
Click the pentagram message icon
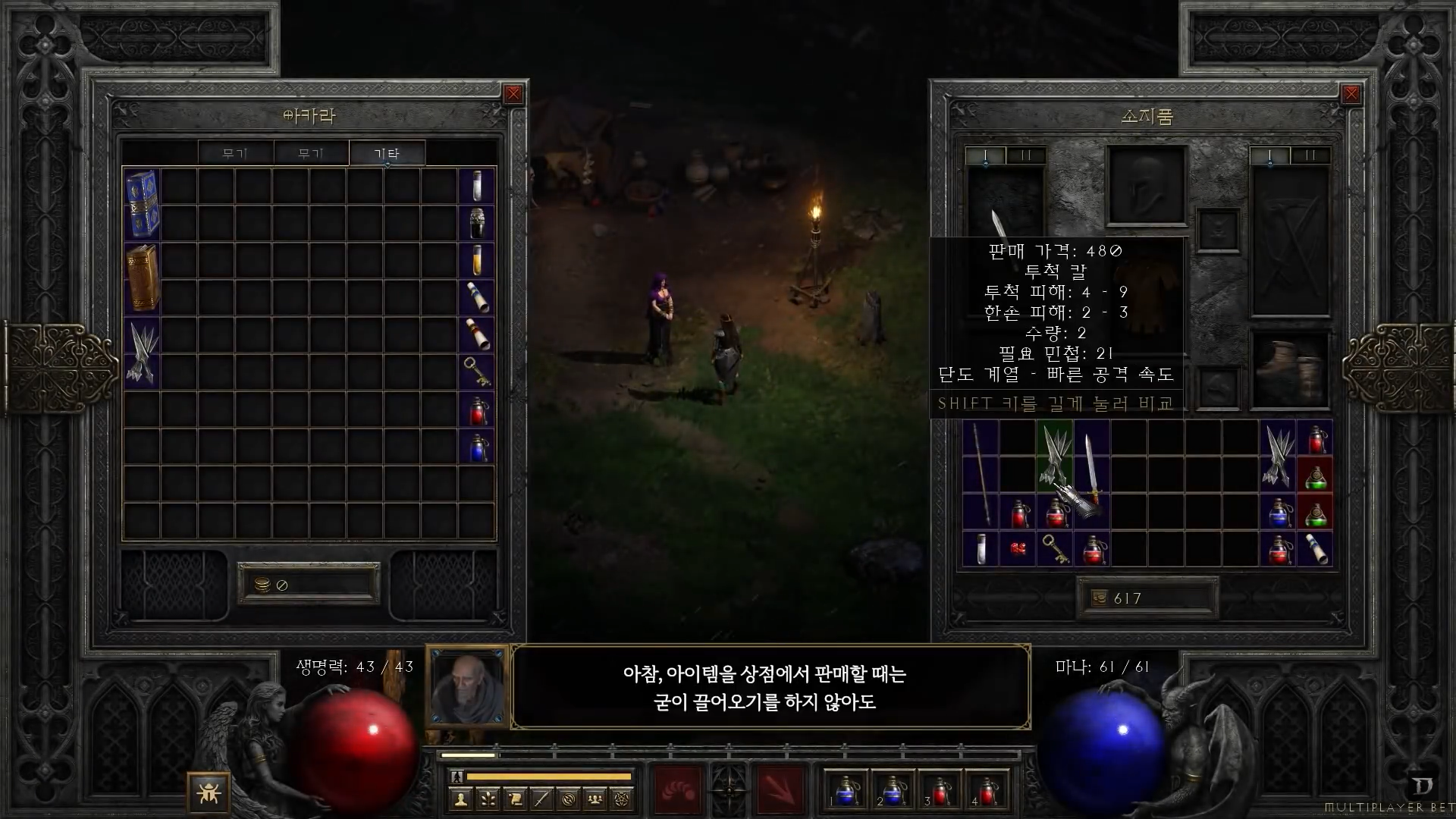[x=620, y=799]
